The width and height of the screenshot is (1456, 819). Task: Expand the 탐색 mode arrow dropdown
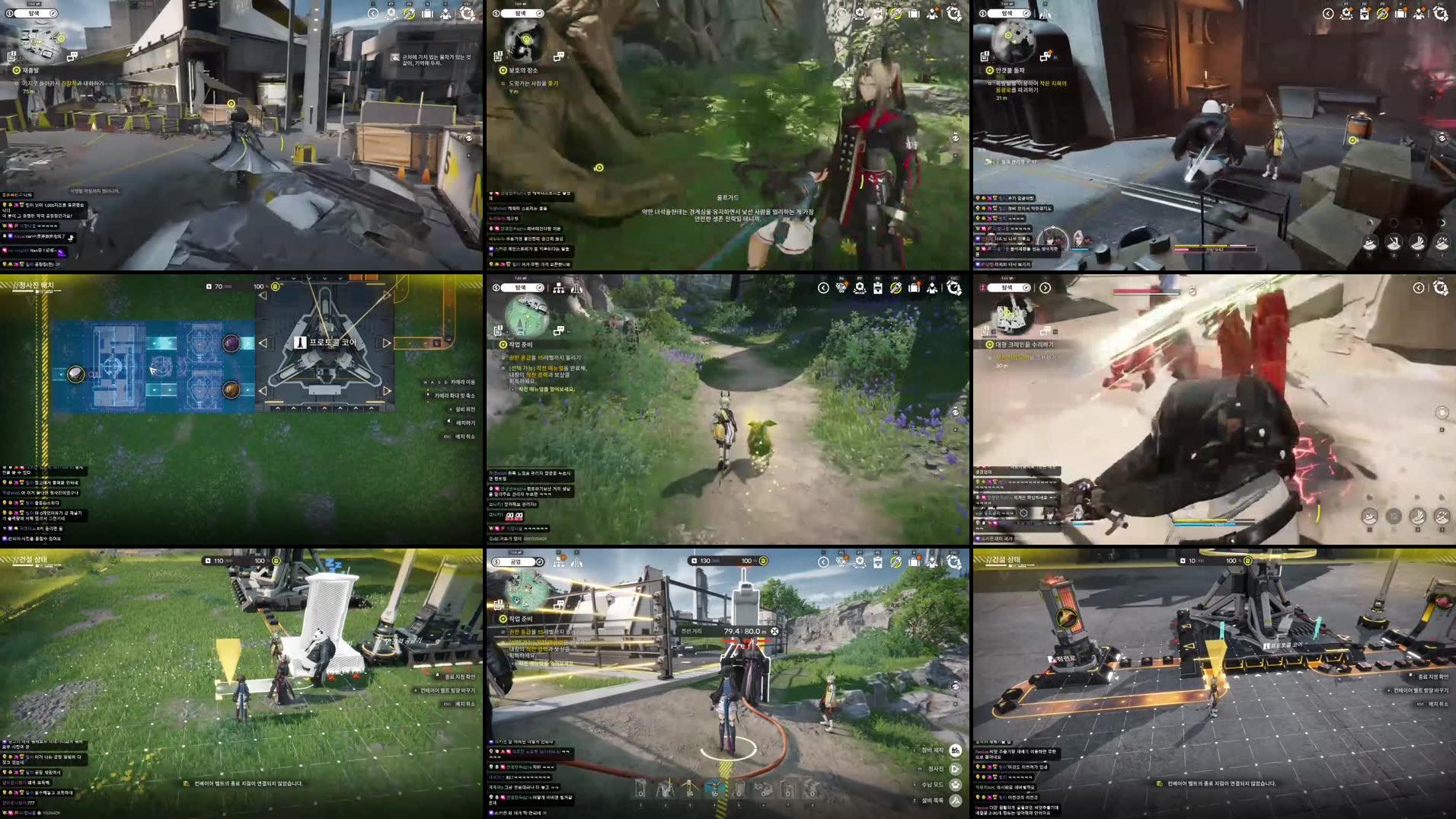click(1046, 288)
